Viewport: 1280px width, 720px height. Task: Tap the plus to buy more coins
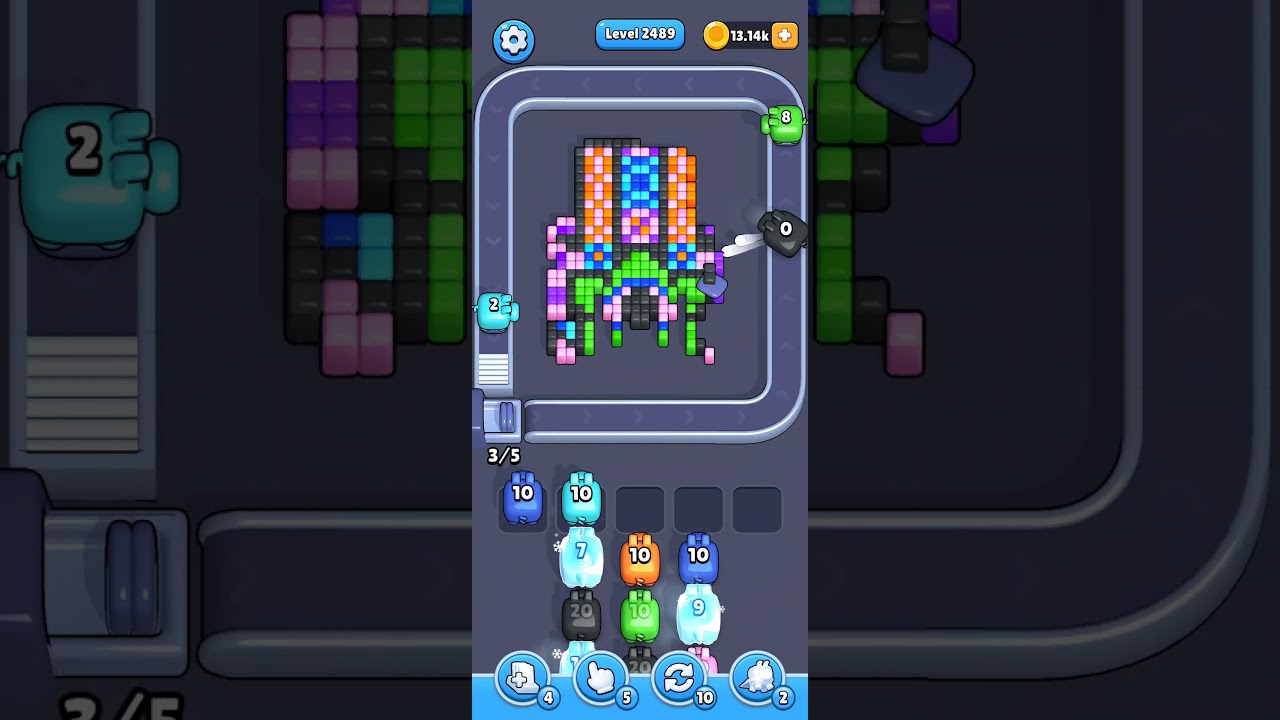[x=784, y=35]
